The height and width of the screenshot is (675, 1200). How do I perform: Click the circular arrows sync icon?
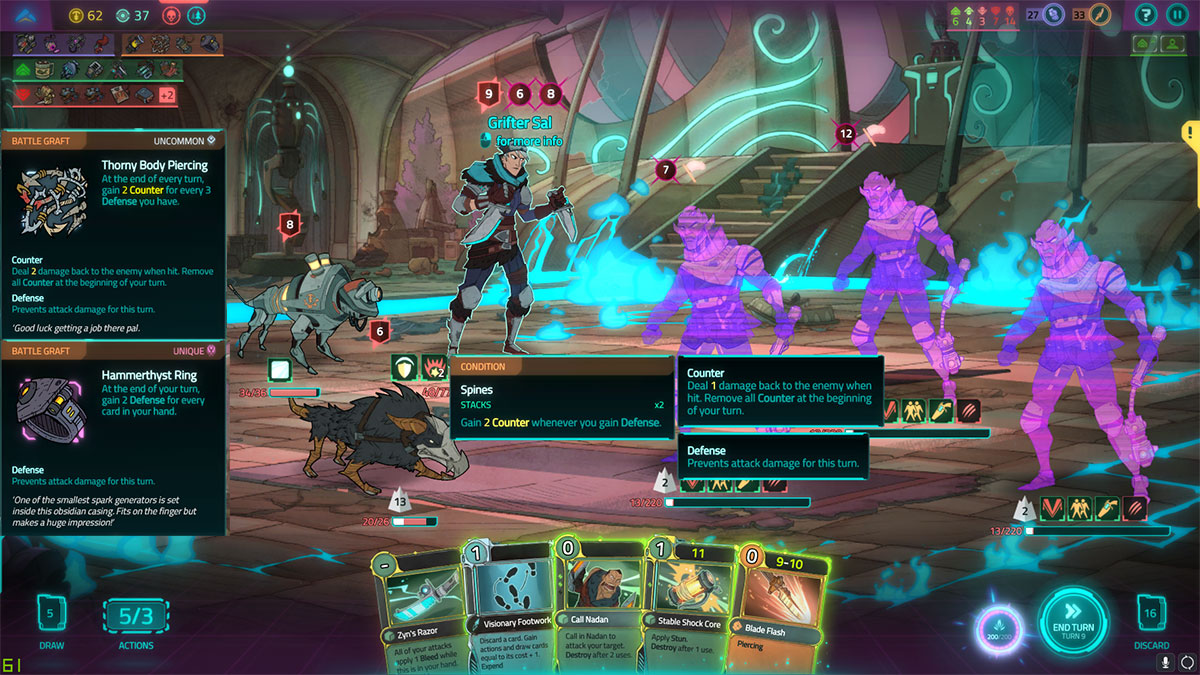(x=1186, y=662)
